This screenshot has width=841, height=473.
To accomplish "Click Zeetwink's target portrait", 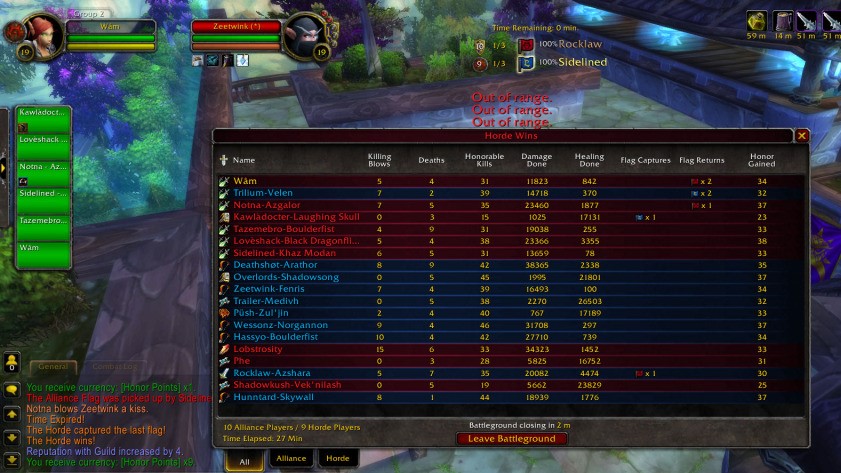I will pyautogui.click(x=304, y=36).
